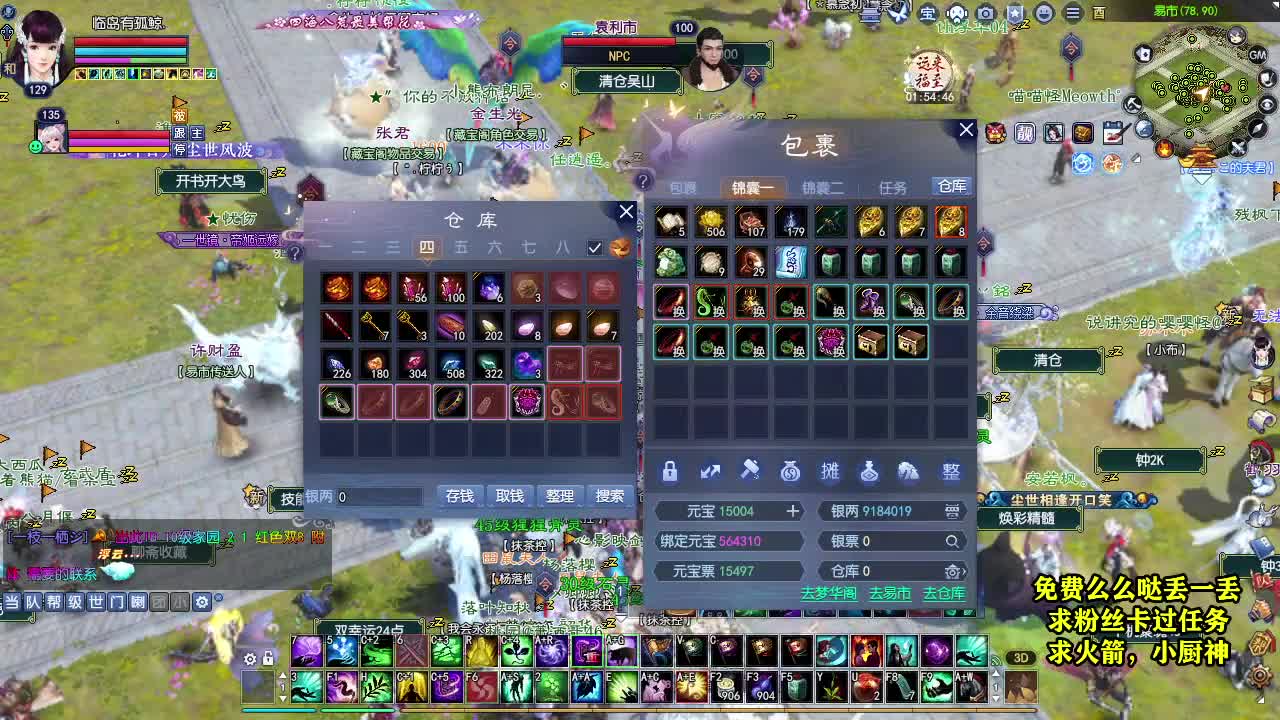Enable the checkbox beside warehouse page tabs

pyautogui.click(x=592, y=248)
